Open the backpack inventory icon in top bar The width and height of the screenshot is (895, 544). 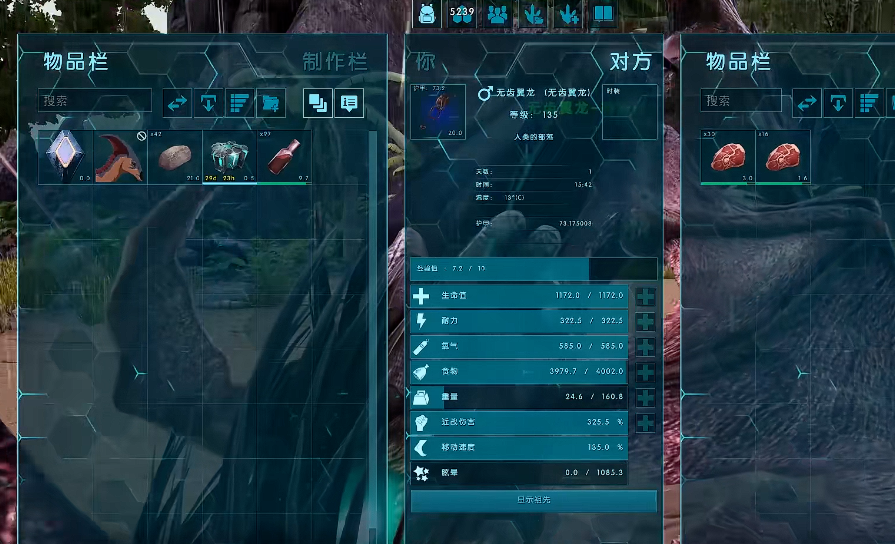coord(427,14)
